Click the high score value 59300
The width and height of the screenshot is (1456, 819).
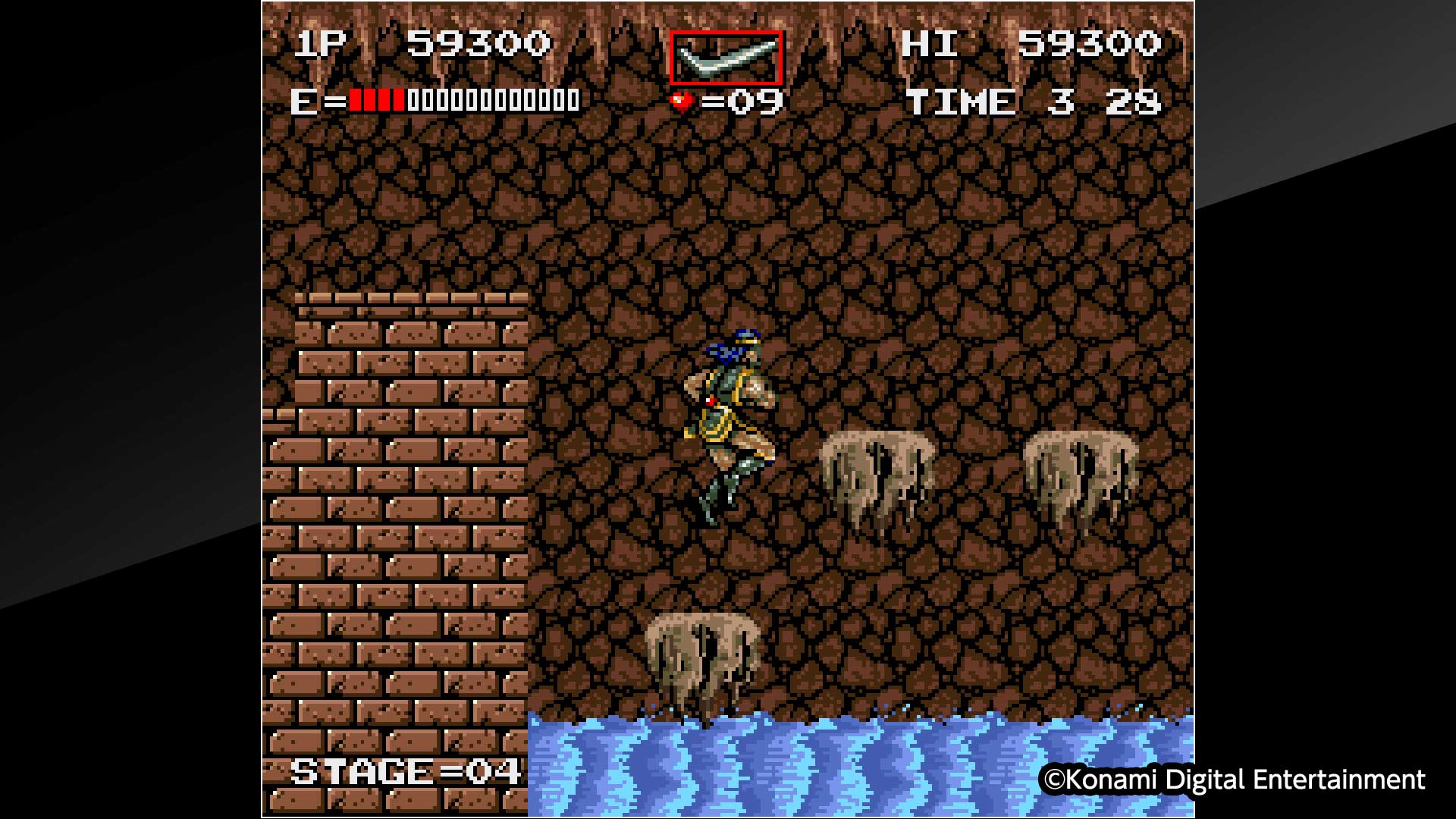click(1092, 44)
